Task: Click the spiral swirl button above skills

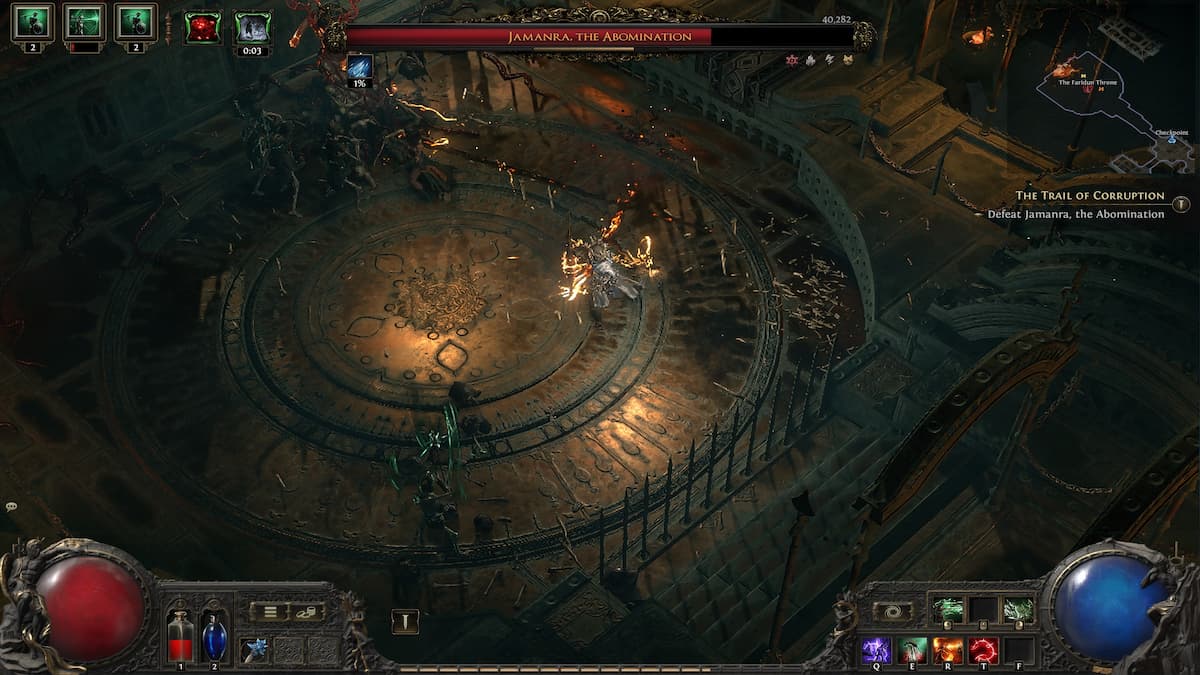Action: (892, 611)
